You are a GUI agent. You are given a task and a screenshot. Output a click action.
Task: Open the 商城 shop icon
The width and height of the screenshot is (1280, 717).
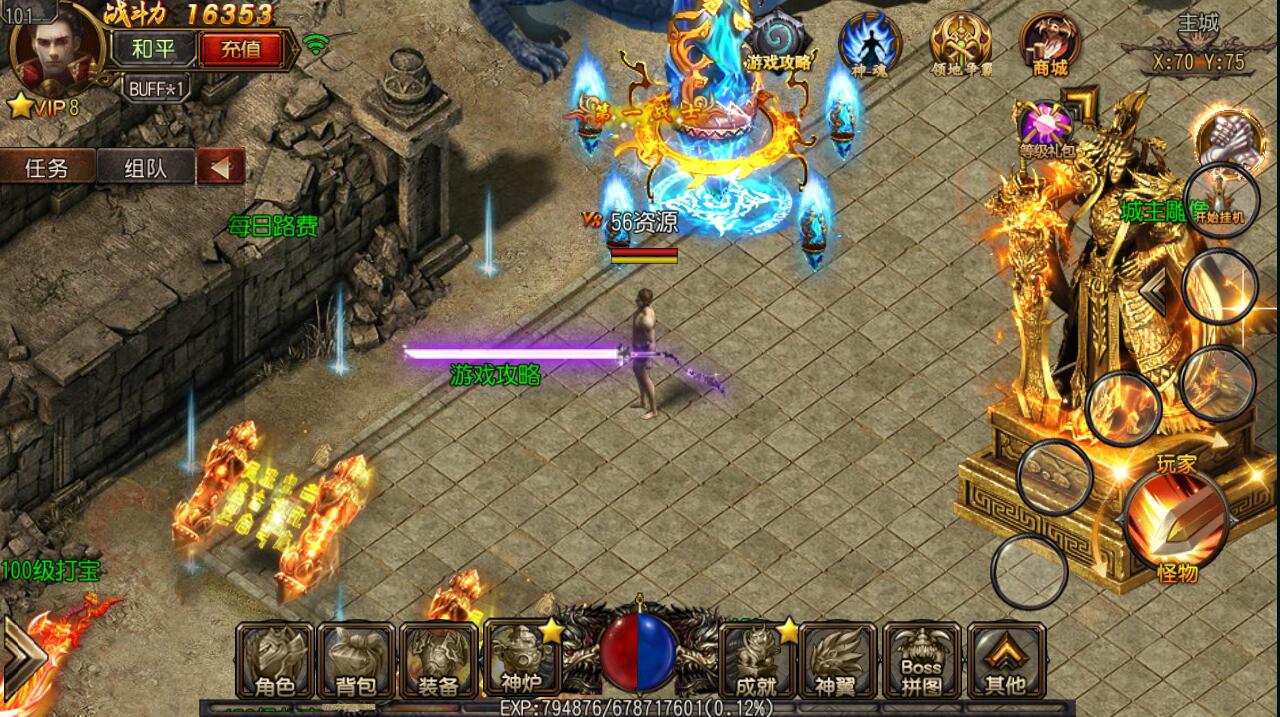tap(1050, 44)
